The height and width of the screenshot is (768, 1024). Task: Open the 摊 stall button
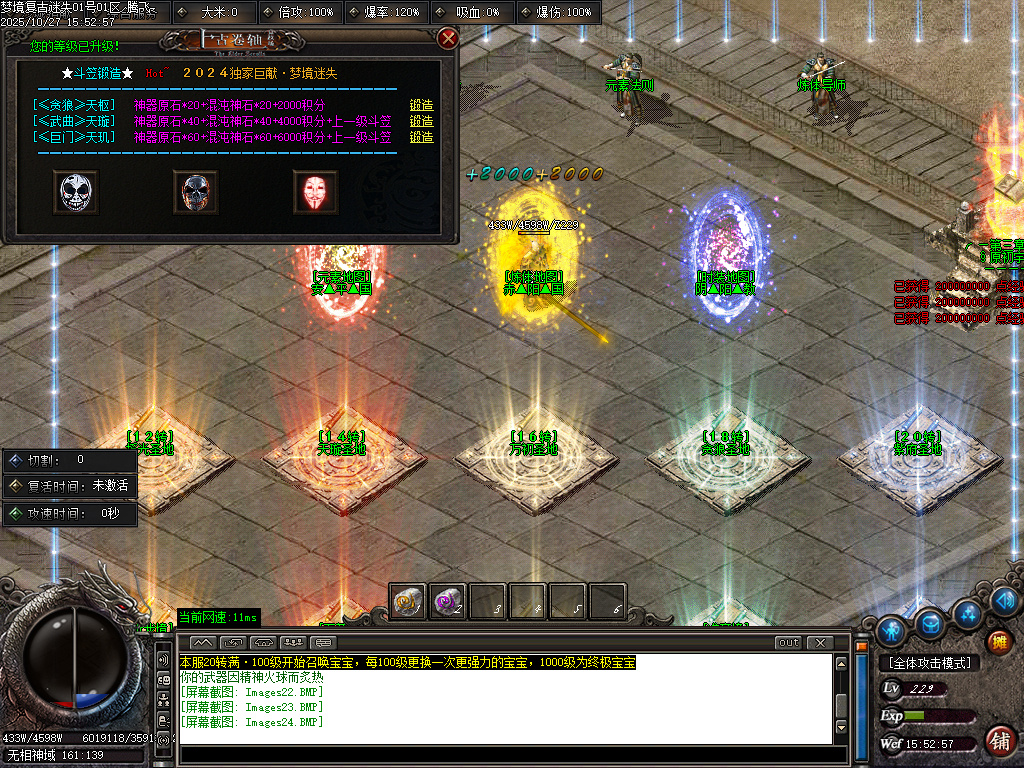click(x=998, y=641)
